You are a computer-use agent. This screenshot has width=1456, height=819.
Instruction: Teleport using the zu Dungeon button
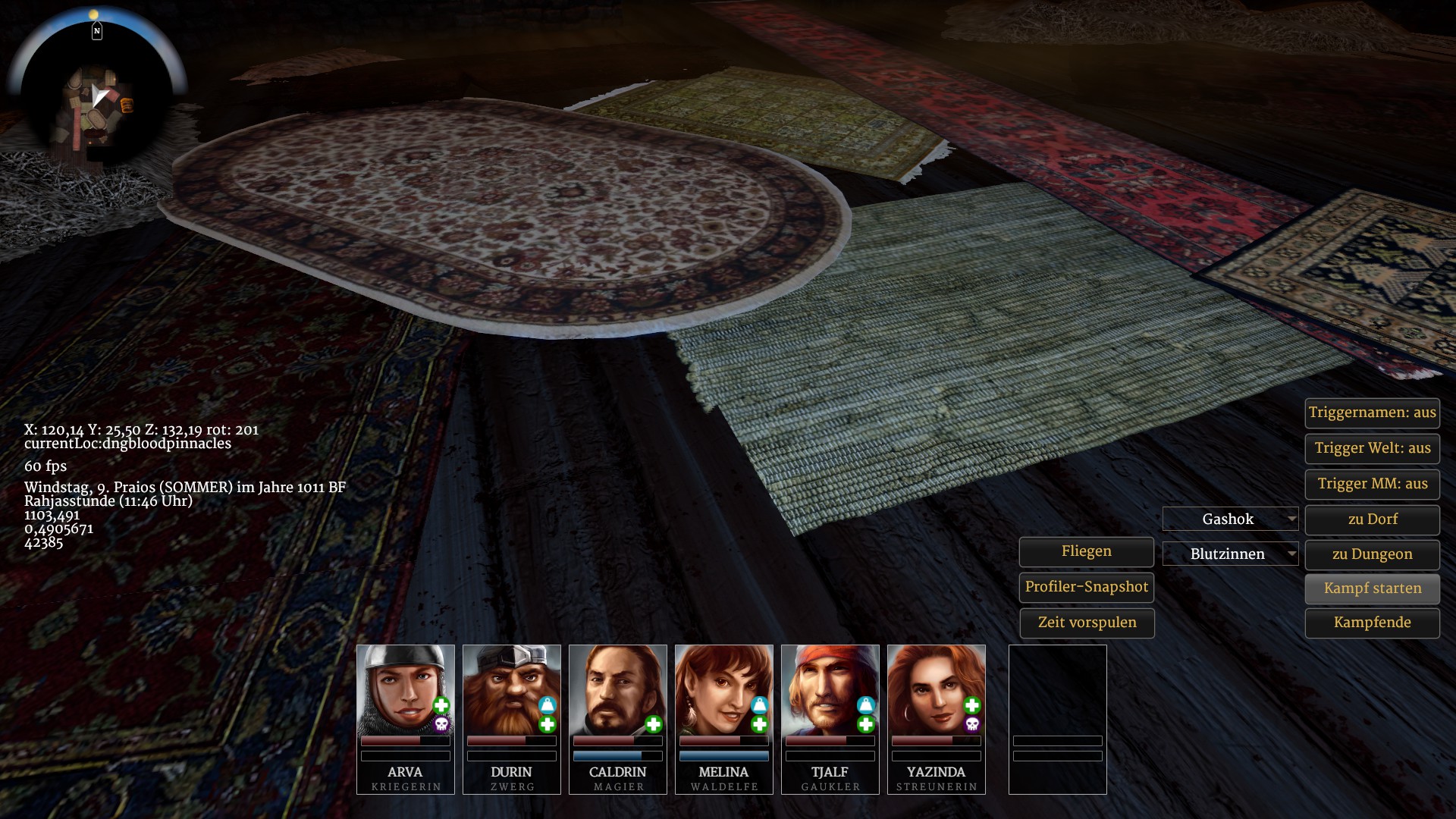1372,554
